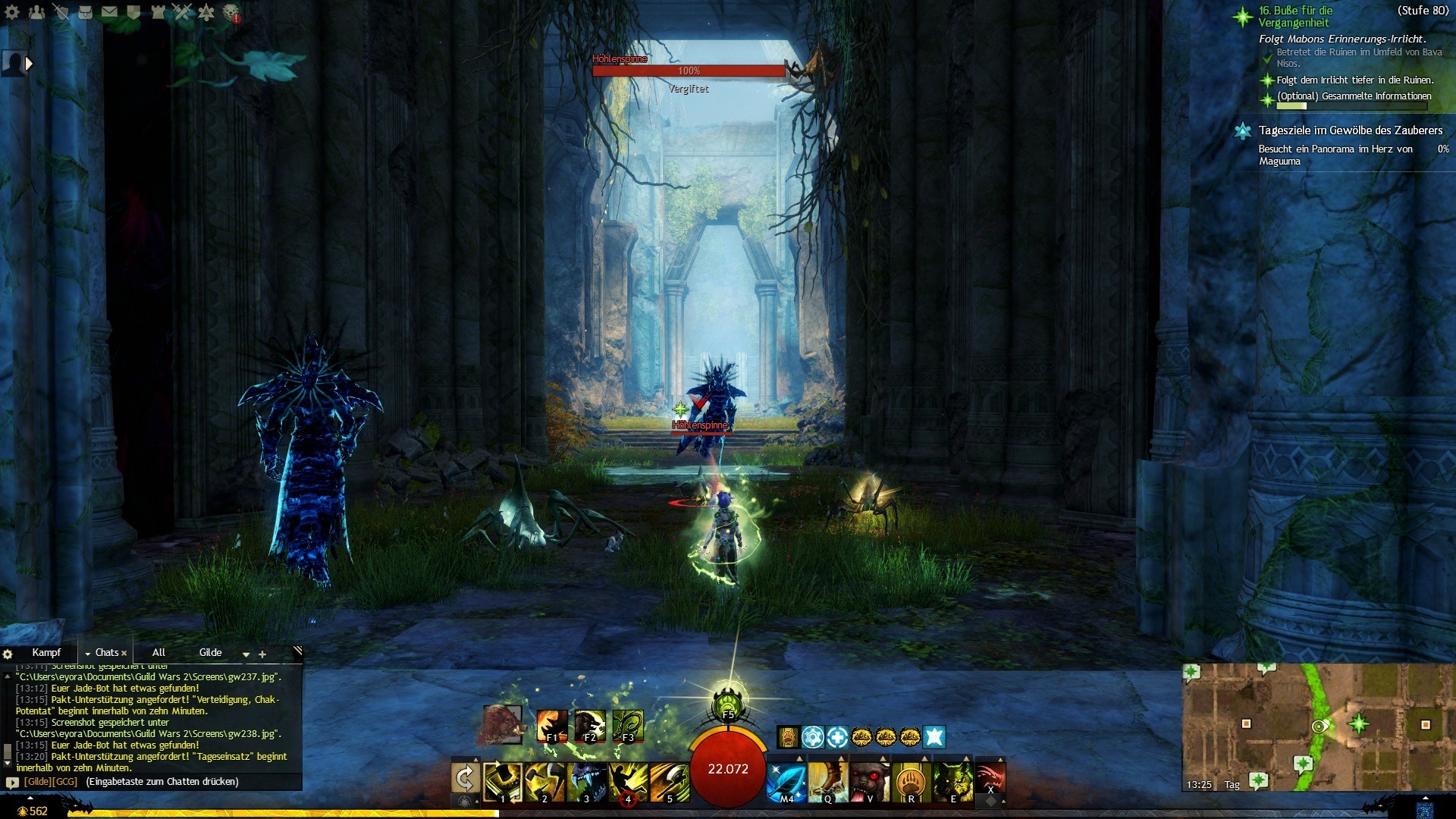Image resolution: width=1456 pixels, height=819 pixels.
Task: Use weapon skill in slot 3
Action: 586,781
